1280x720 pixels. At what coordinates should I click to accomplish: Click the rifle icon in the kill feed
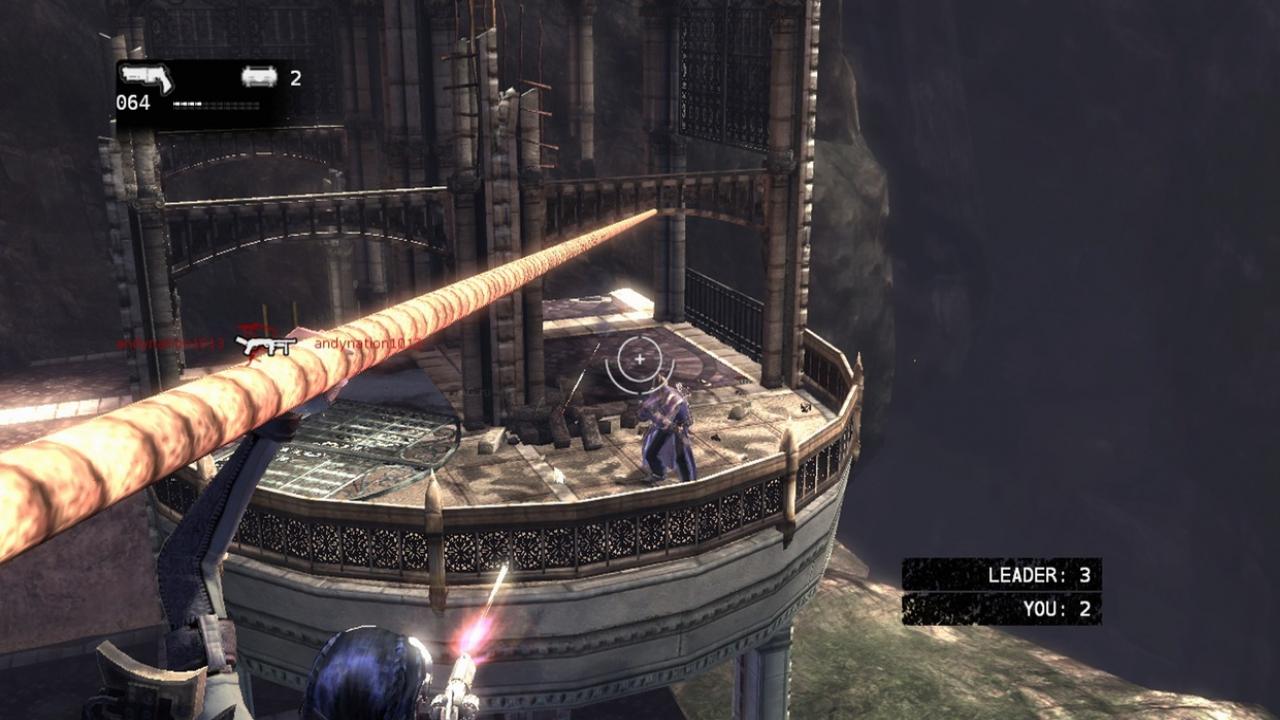266,346
